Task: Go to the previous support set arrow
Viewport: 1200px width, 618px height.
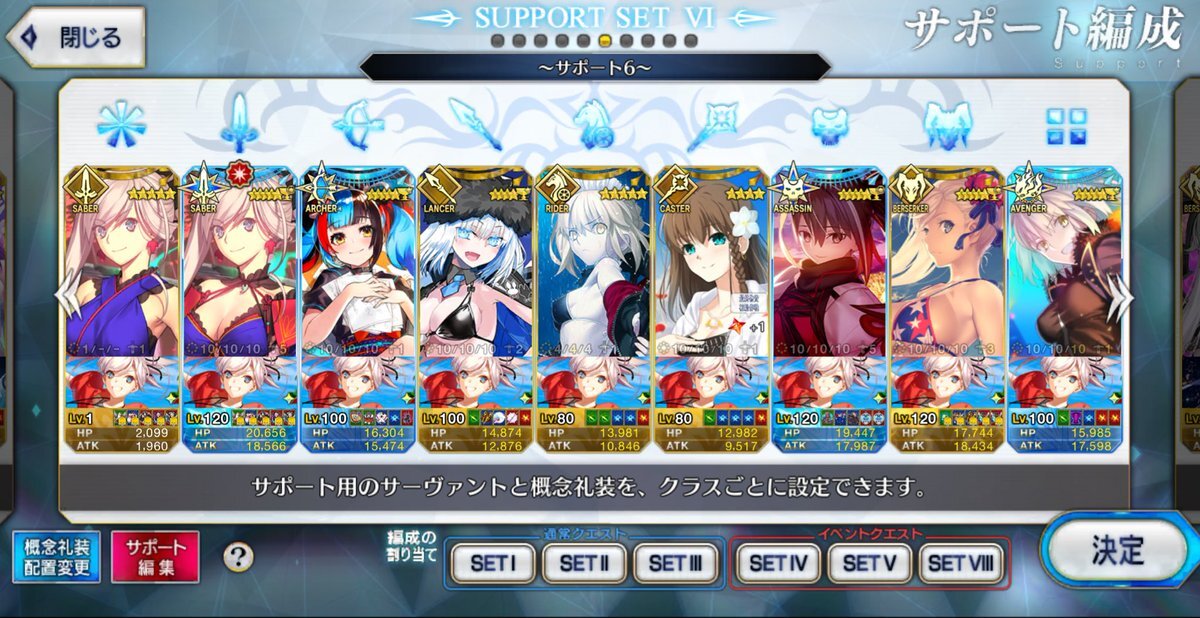Action: pos(66,296)
